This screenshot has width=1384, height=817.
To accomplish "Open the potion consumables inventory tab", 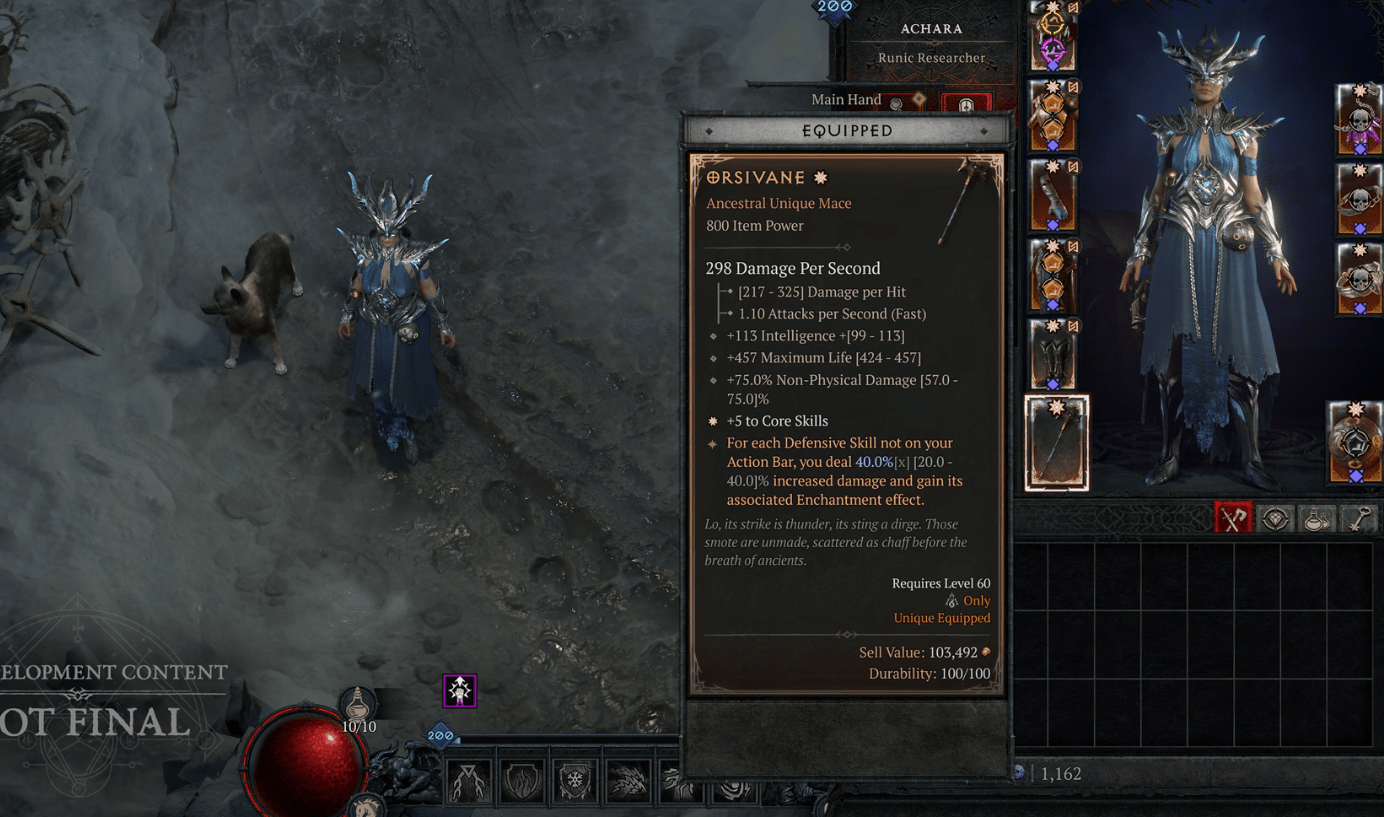I will tap(1316, 518).
